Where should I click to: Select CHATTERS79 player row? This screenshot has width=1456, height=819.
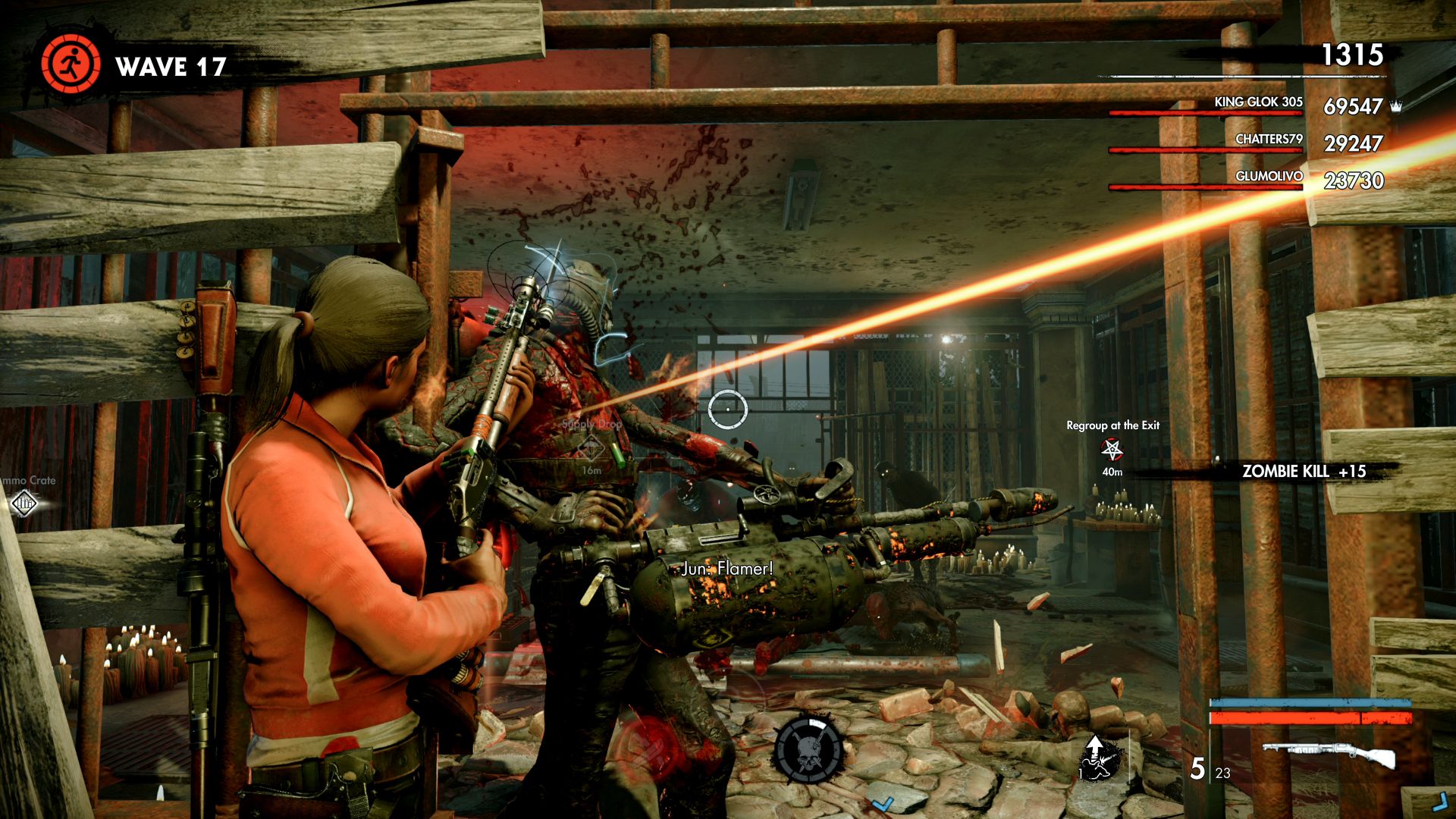[x=1268, y=140]
